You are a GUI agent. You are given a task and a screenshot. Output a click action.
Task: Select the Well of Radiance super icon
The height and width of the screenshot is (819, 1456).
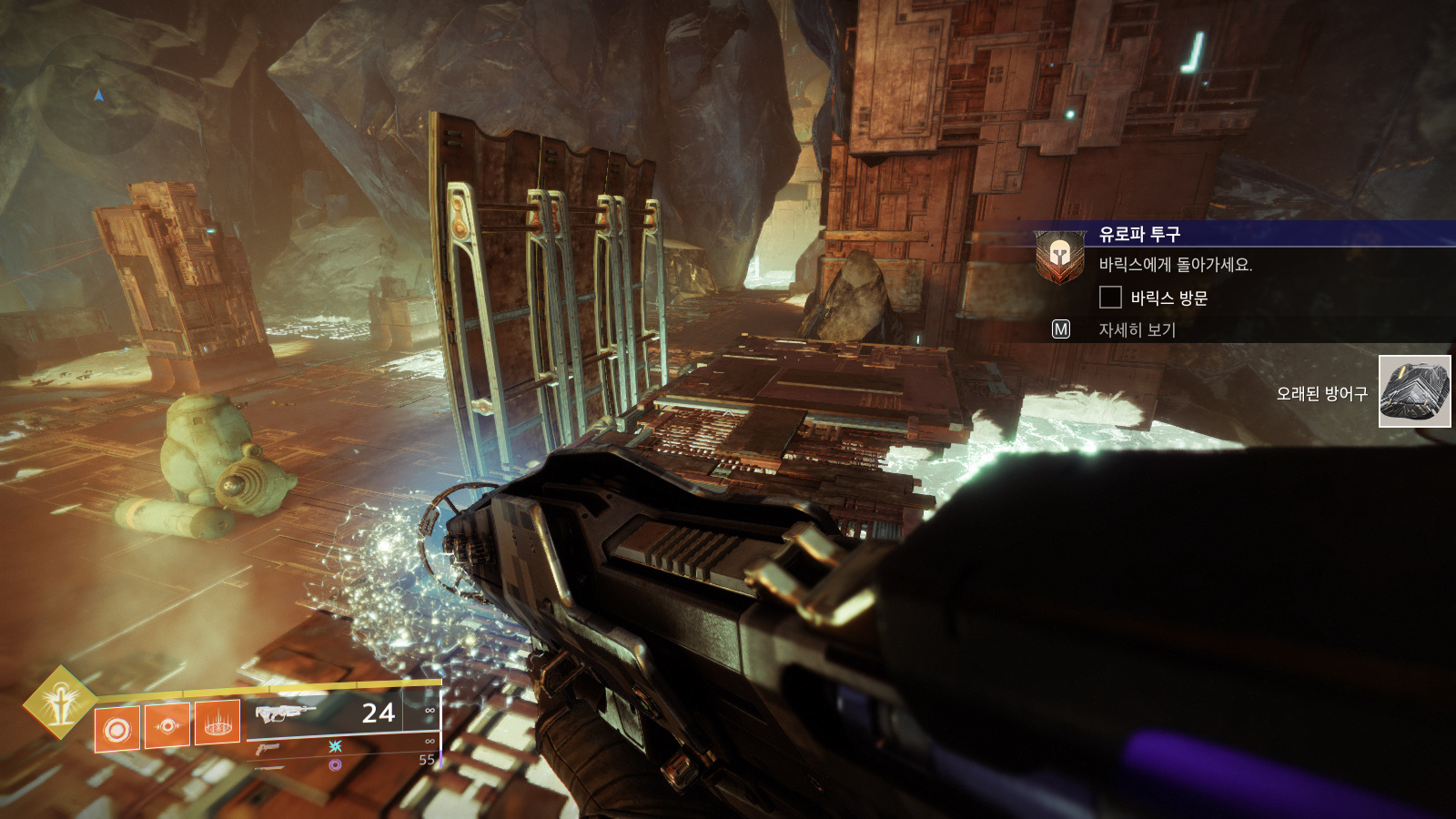pyautogui.click(x=60, y=703)
